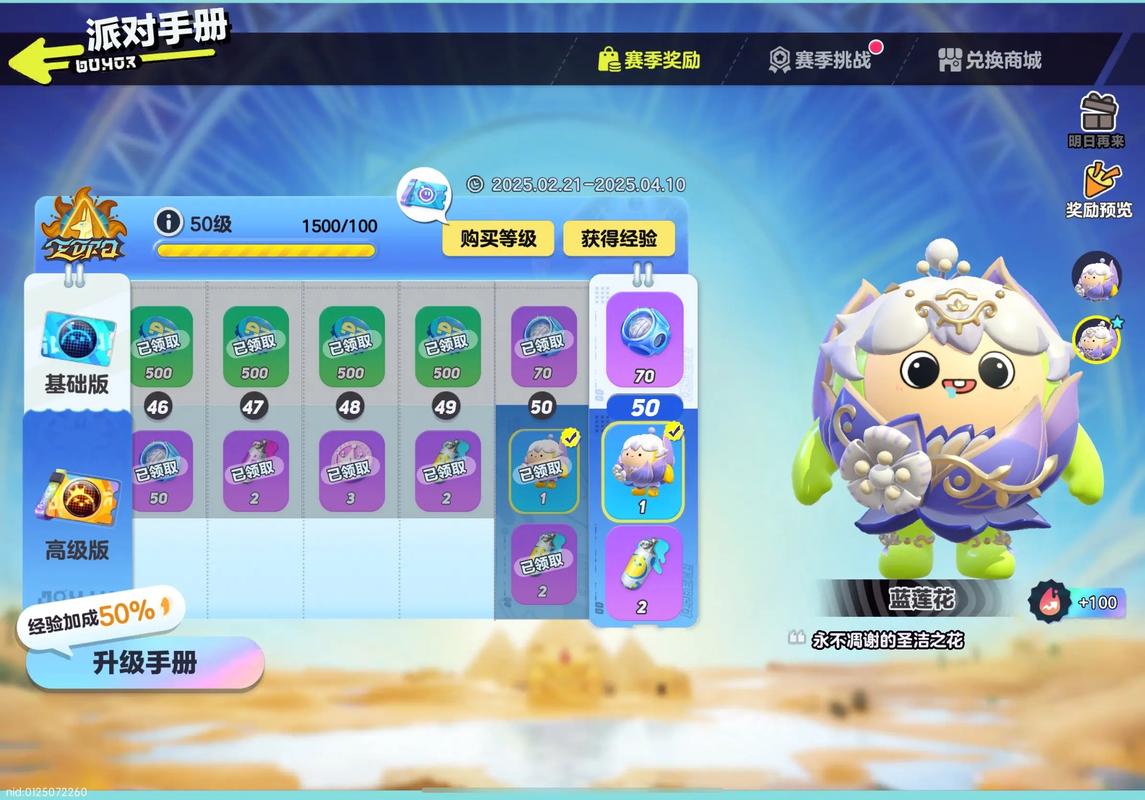Select the 基础版 pass tier
The image size is (1145, 800).
pyautogui.click(x=77, y=350)
